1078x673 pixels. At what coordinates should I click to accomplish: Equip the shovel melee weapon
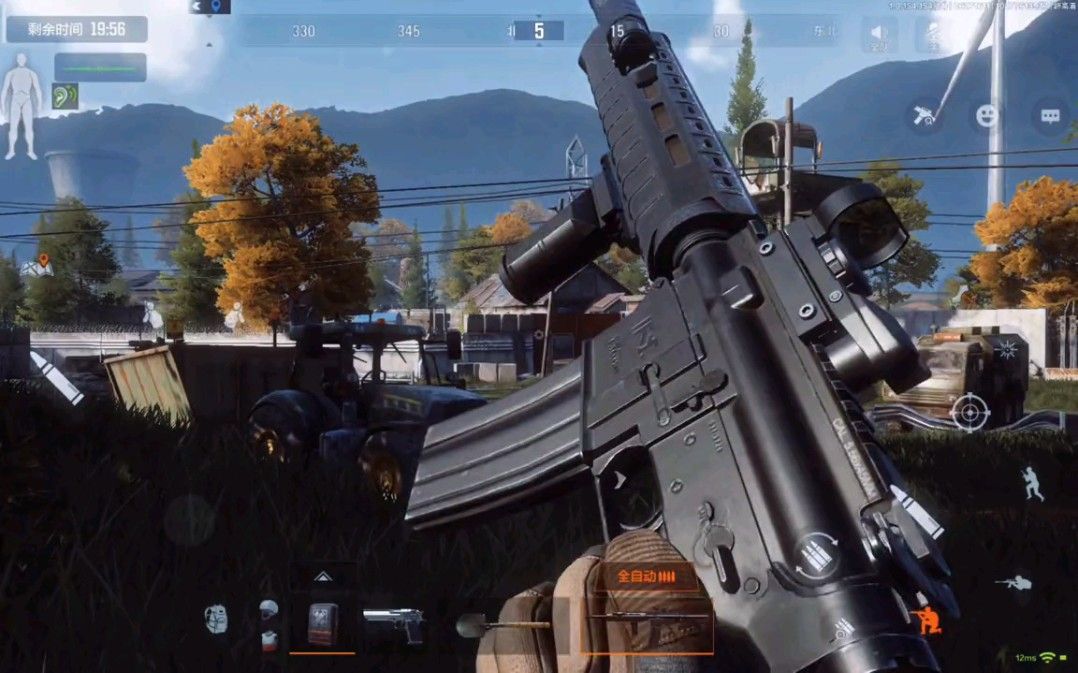[x=500, y=625]
